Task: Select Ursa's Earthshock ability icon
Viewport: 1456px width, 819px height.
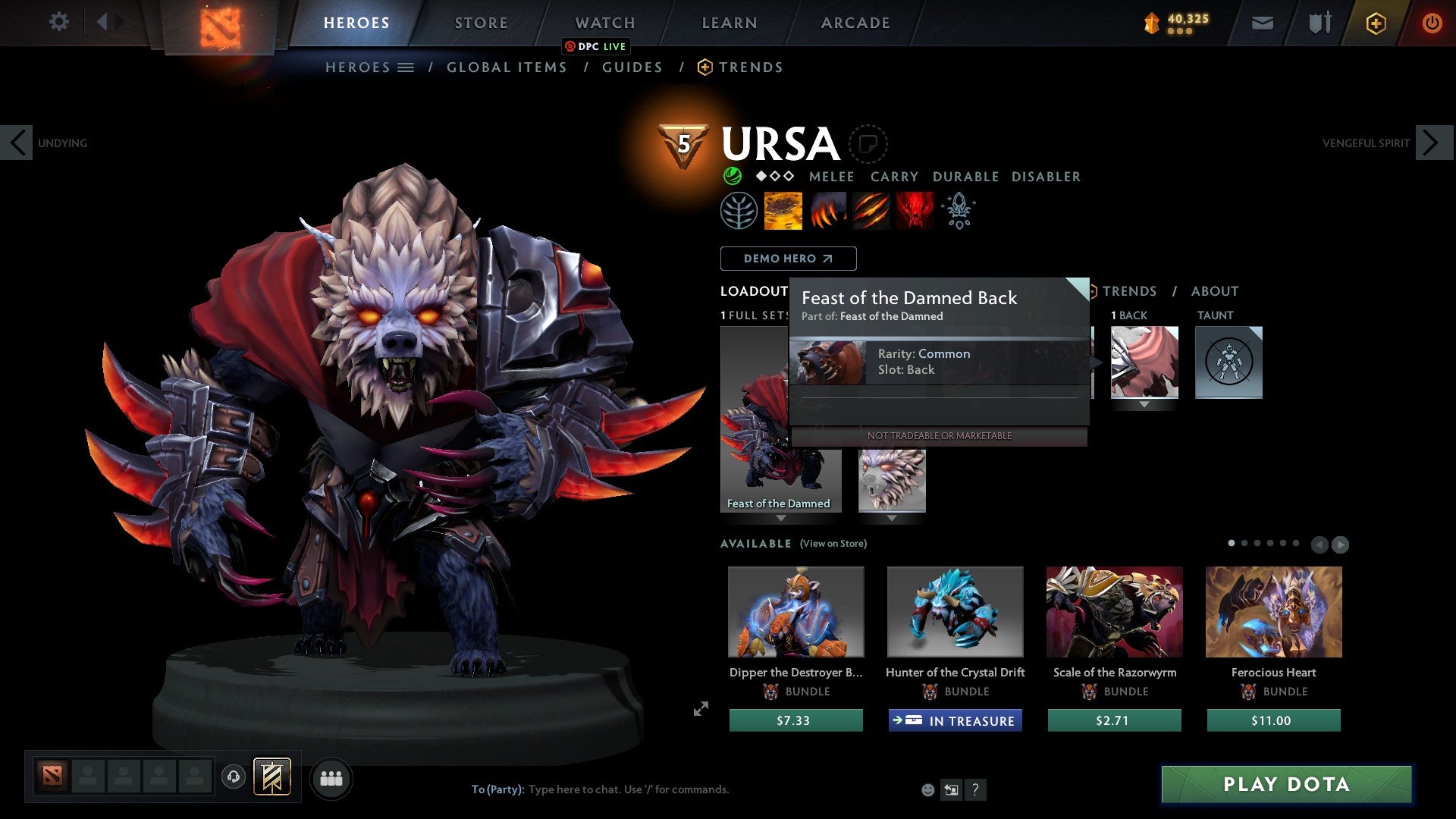Action: pyautogui.click(x=783, y=210)
